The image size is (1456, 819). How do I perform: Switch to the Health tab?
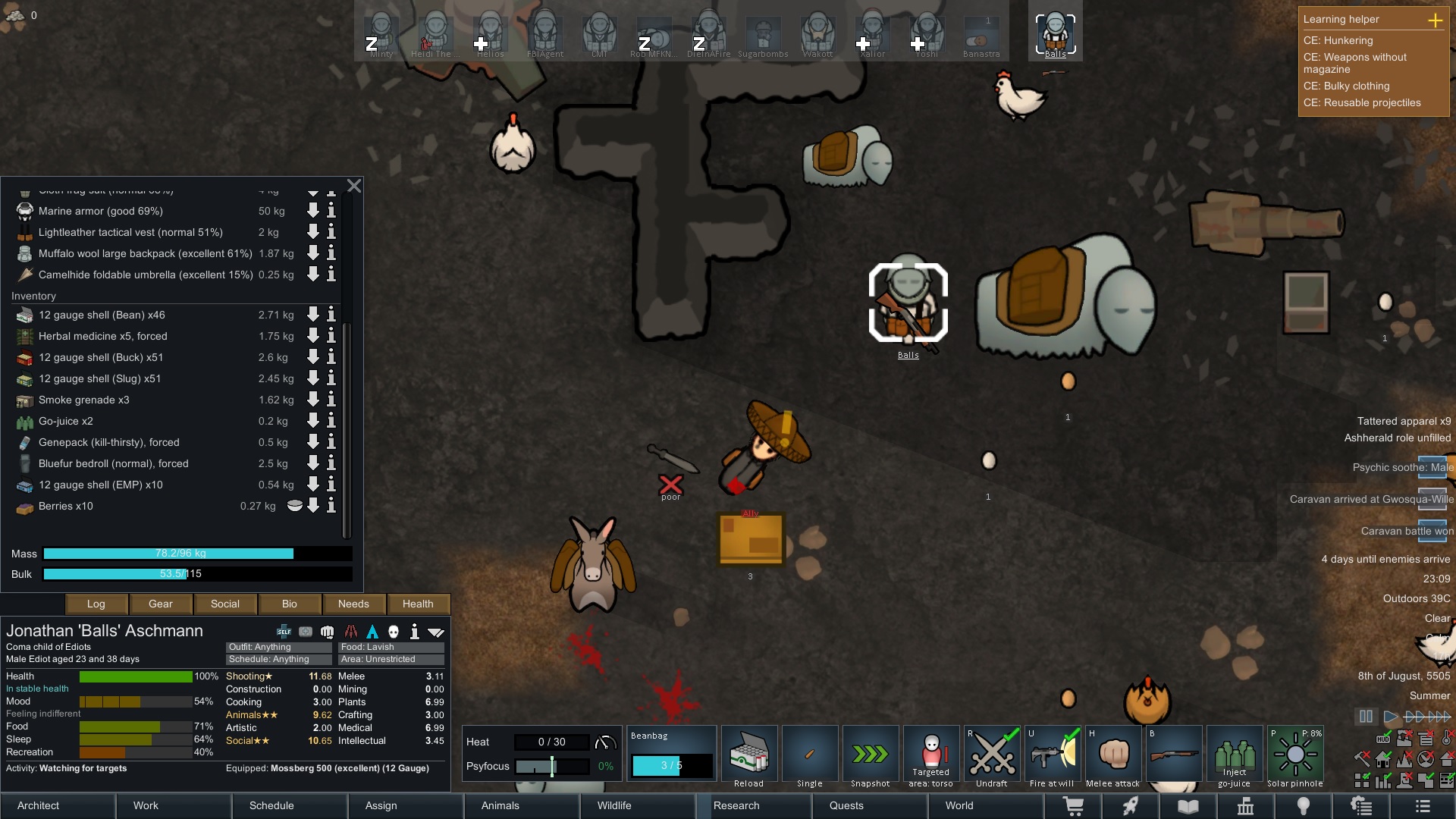pyautogui.click(x=418, y=604)
